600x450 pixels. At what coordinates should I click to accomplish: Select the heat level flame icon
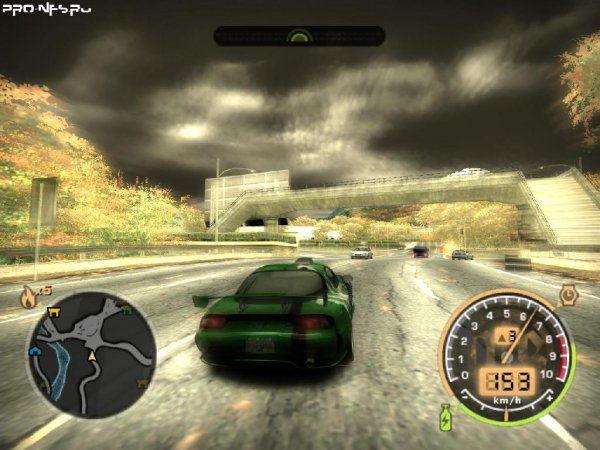(29, 296)
